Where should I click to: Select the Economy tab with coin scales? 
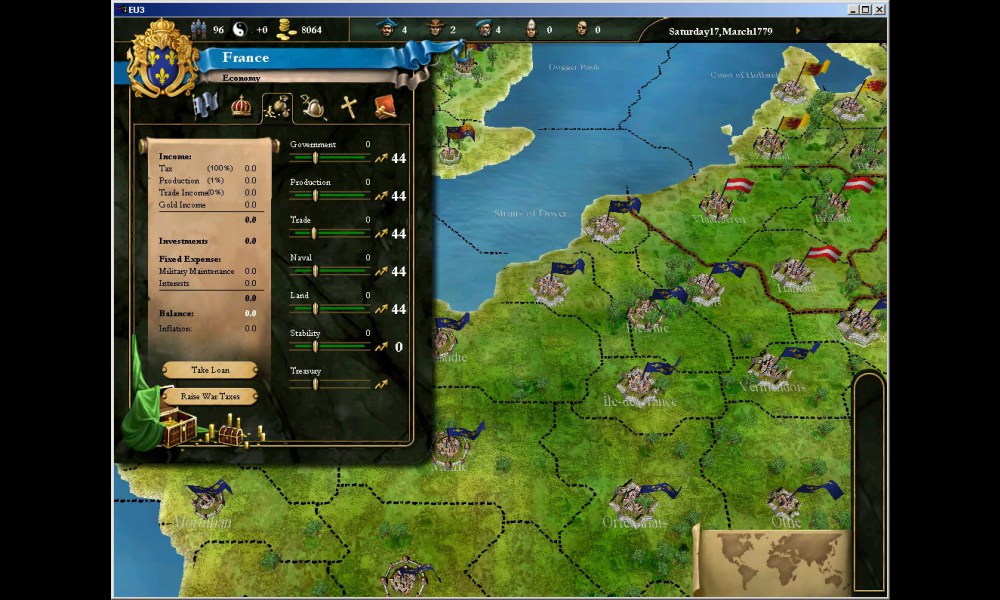coord(277,106)
